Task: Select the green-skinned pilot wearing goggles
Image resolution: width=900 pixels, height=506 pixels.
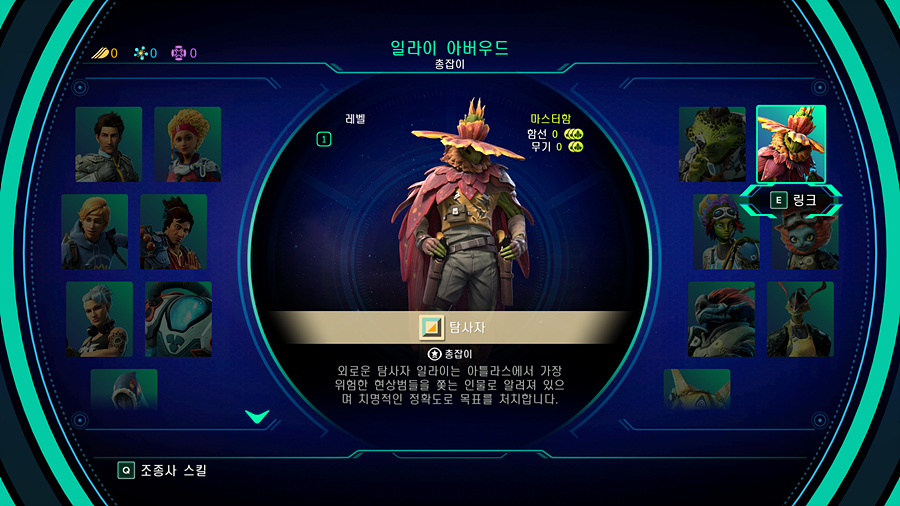Action: click(x=726, y=231)
